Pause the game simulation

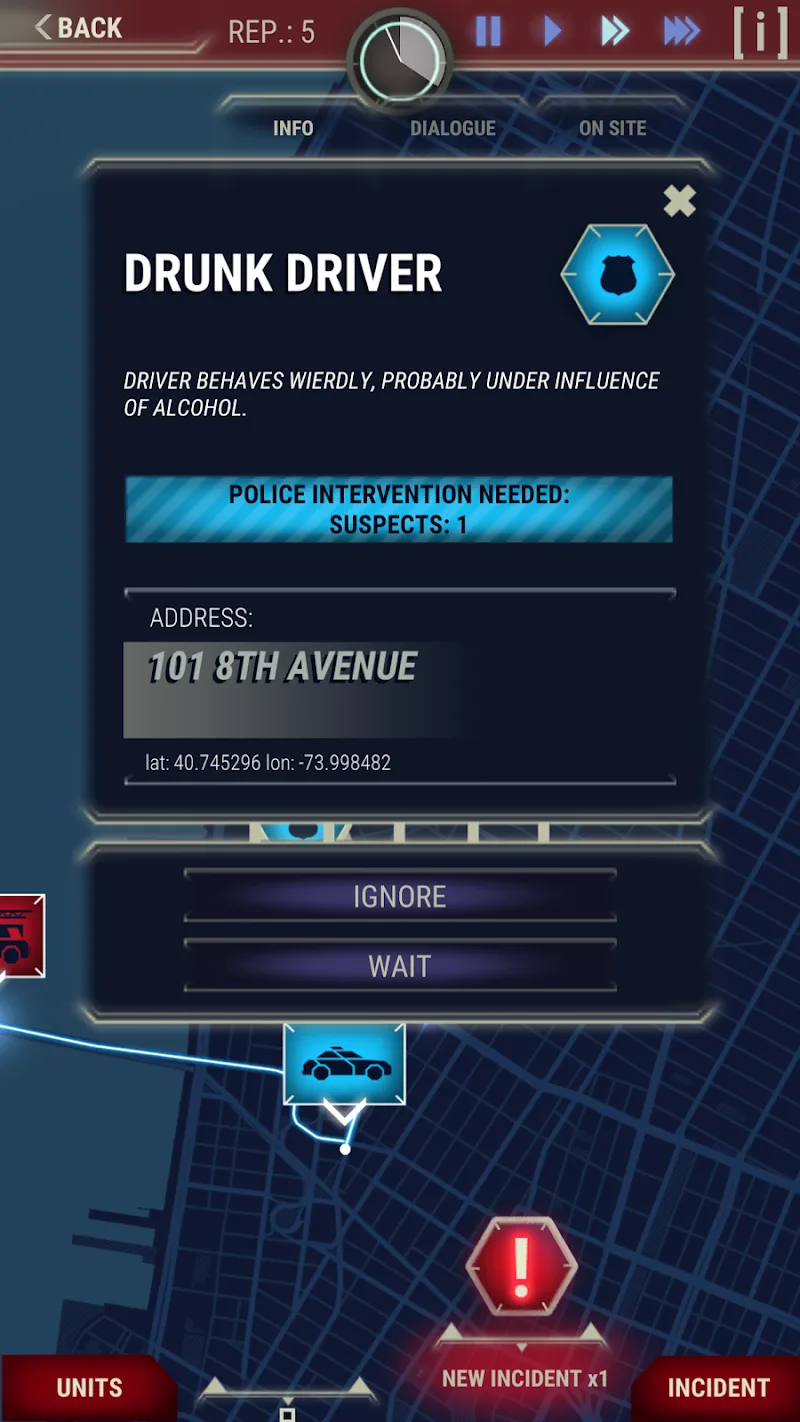[488, 32]
